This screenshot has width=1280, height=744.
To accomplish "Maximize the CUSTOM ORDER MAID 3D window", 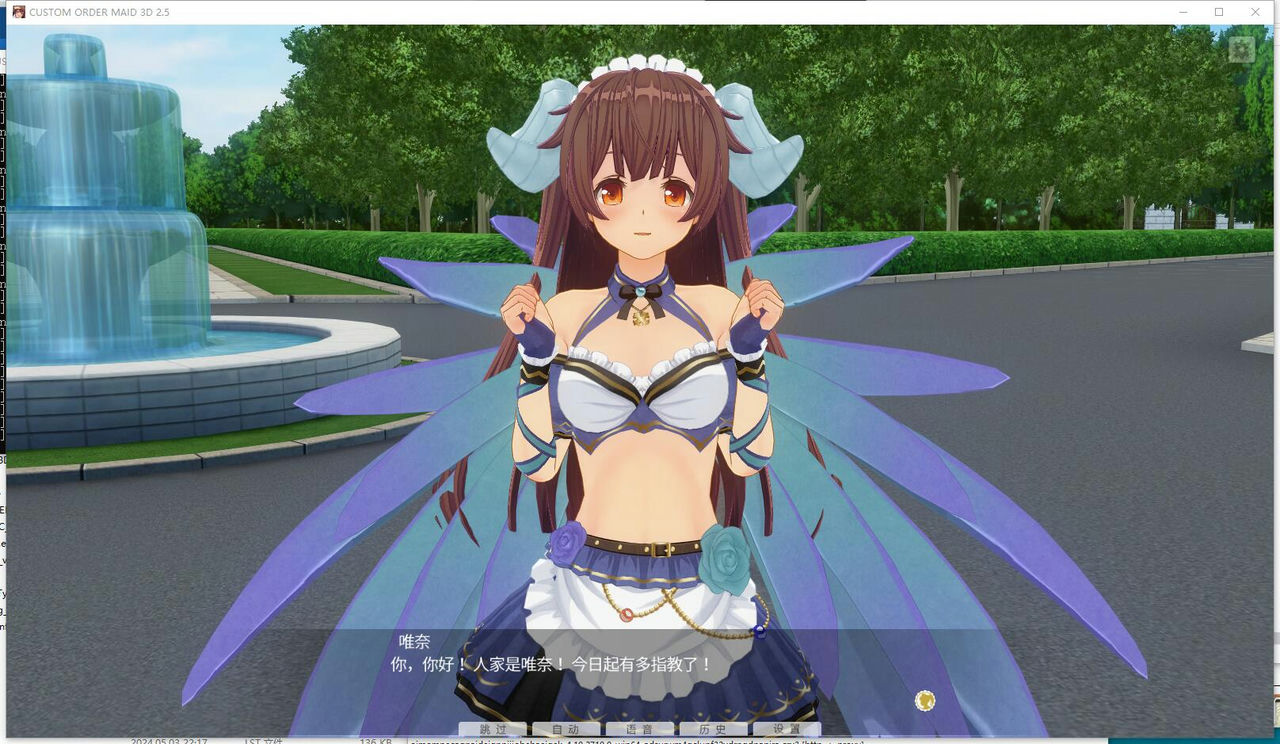I will [x=1216, y=11].
